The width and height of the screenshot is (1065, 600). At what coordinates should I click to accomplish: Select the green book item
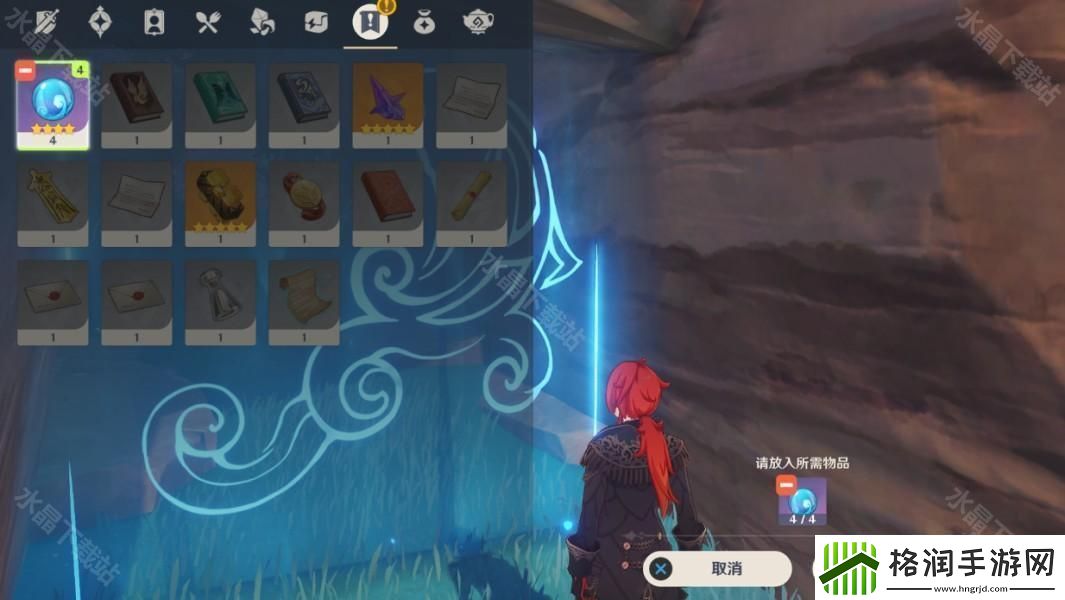pyautogui.click(x=221, y=100)
